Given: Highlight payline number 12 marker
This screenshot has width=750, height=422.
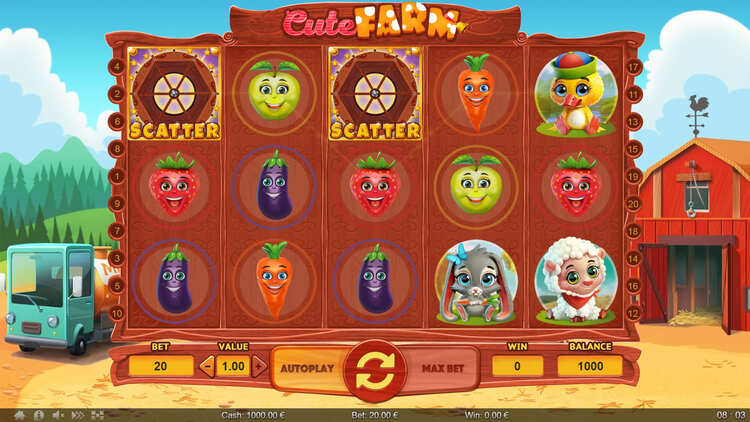Looking at the screenshot, I should click(633, 313).
